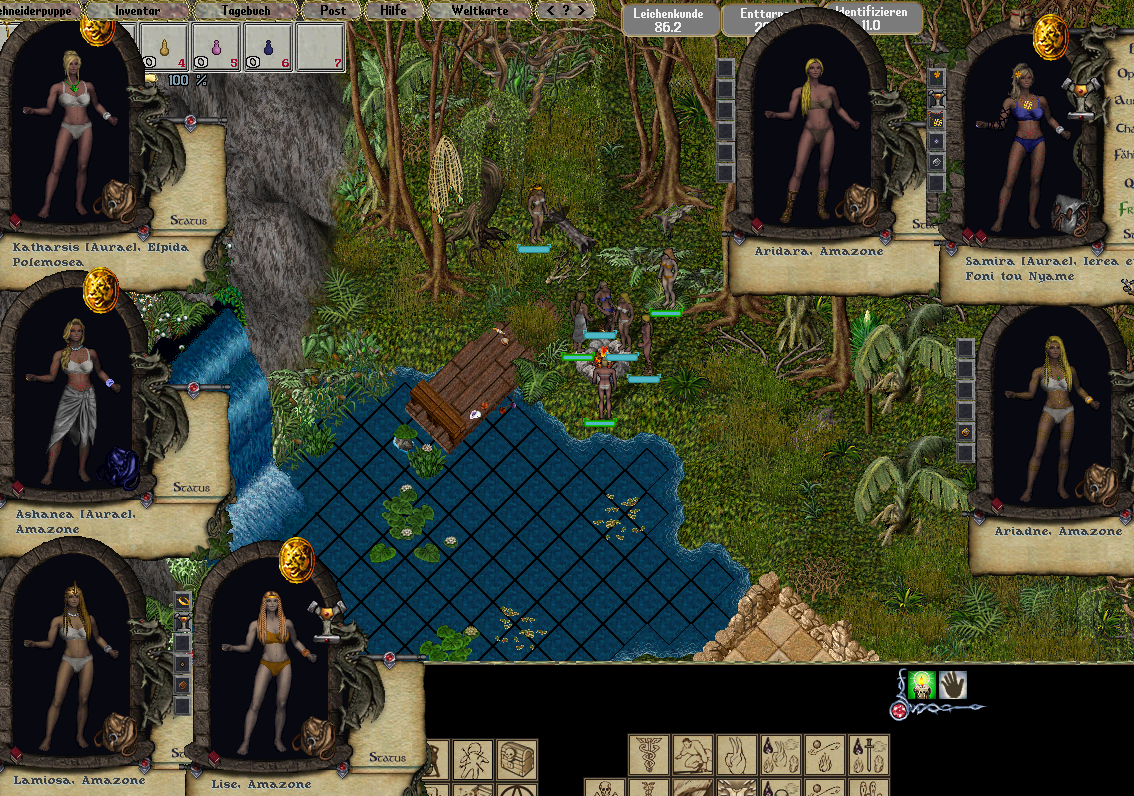The width and height of the screenshot is (1134, 796).
Task: Select the dark blue potion in slot 6
Action: 269,46
